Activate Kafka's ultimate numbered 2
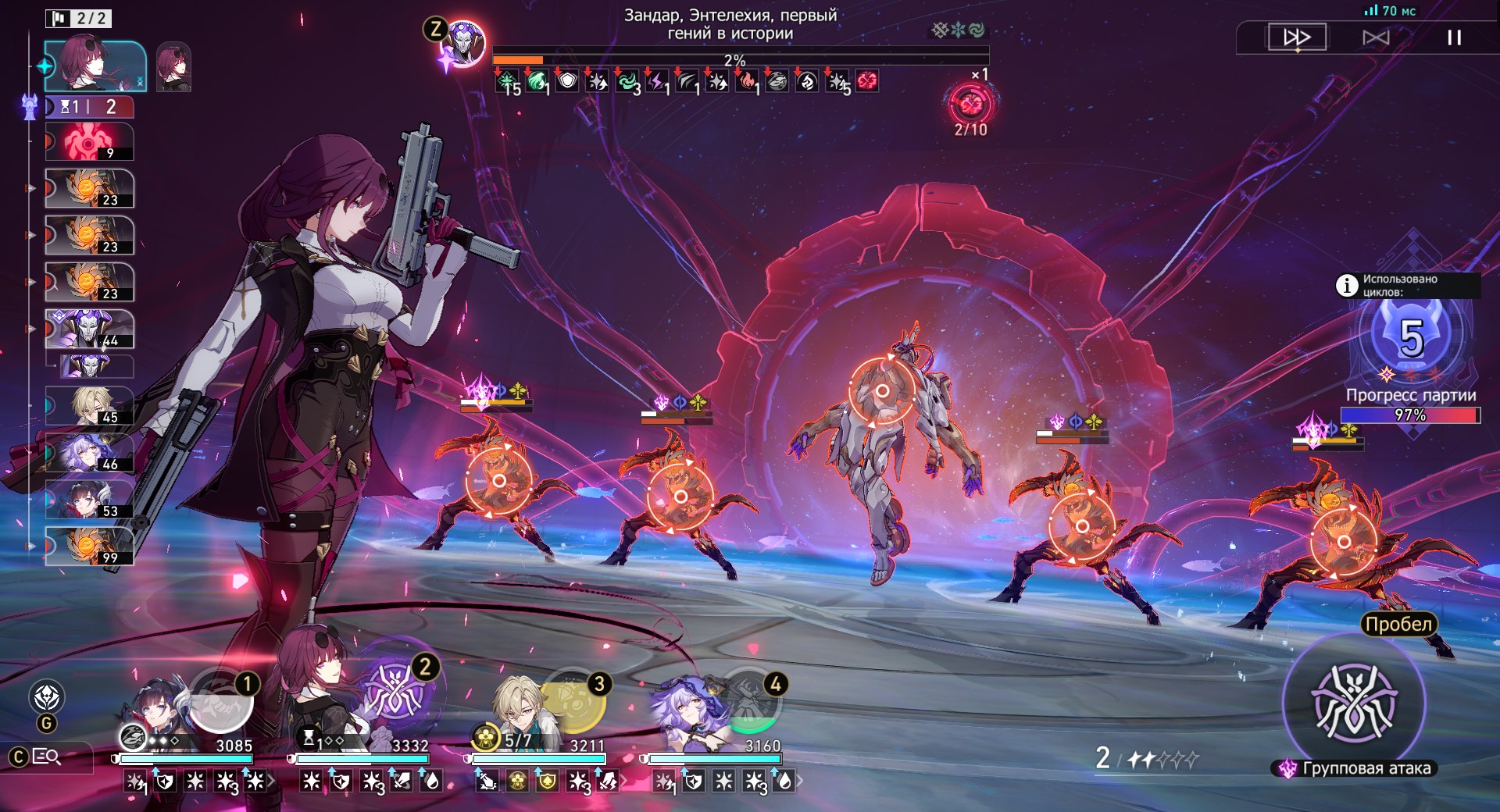This screenshot has height=812, width=1500. pos(395,693)
